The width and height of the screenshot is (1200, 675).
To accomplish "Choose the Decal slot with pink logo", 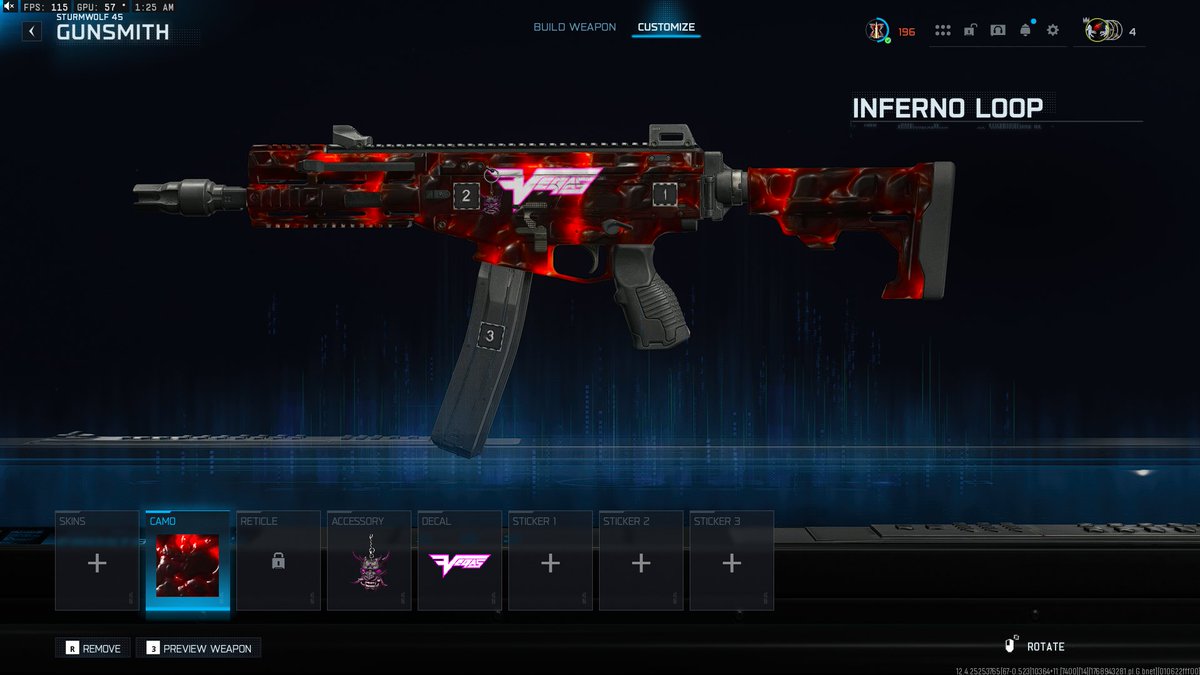I will pos(460,561).
